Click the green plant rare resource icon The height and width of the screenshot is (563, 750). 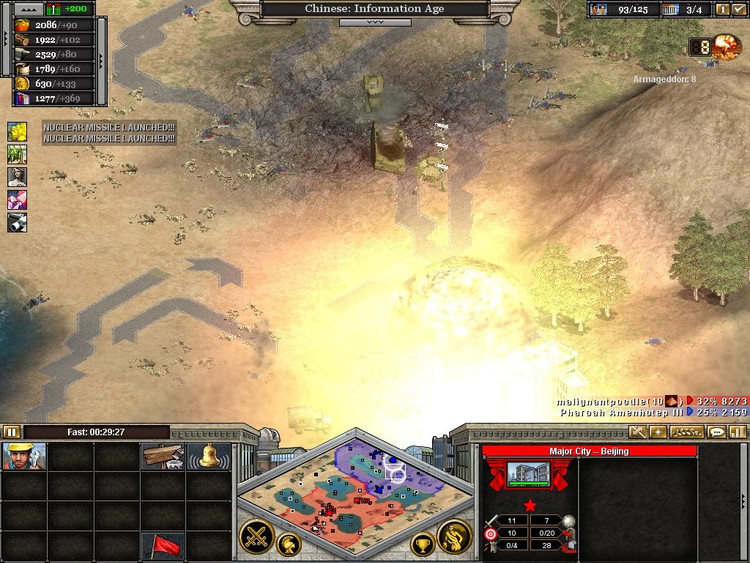[17, 154]
